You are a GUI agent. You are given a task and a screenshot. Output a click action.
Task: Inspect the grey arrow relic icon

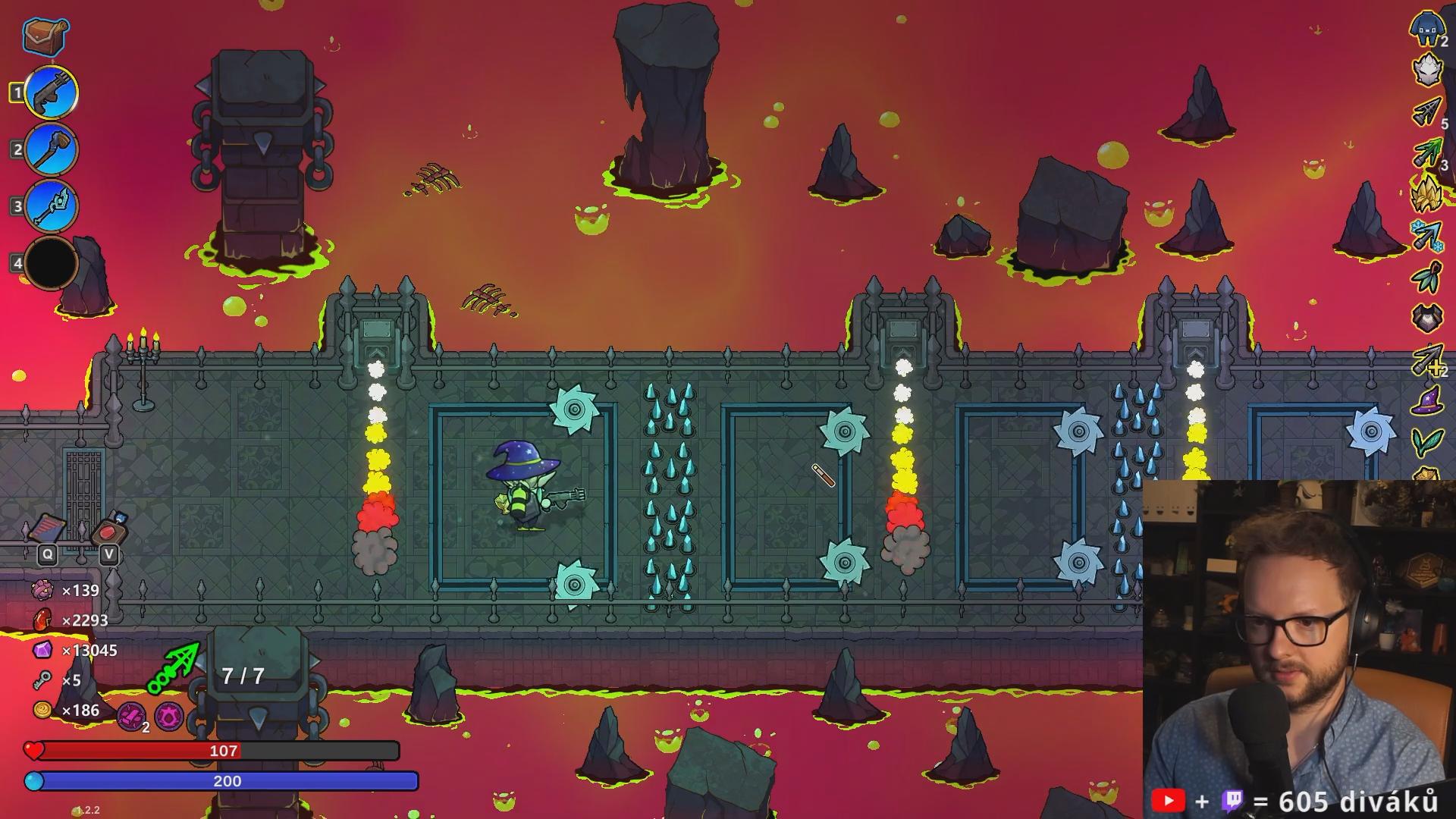1427,112
